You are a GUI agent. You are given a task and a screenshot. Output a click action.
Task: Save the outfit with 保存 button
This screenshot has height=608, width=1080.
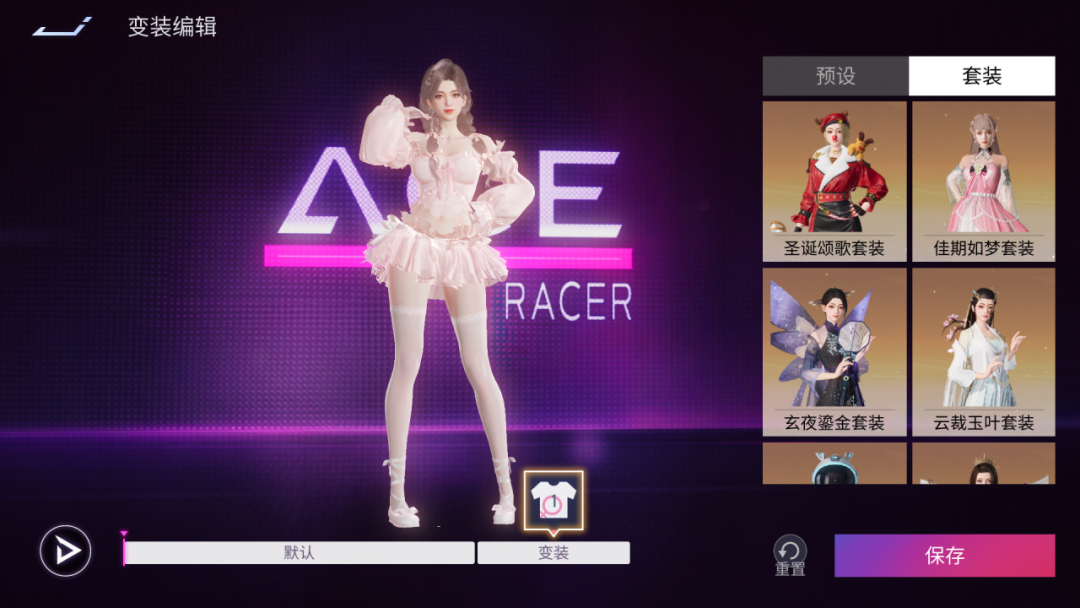coord(944,556)
